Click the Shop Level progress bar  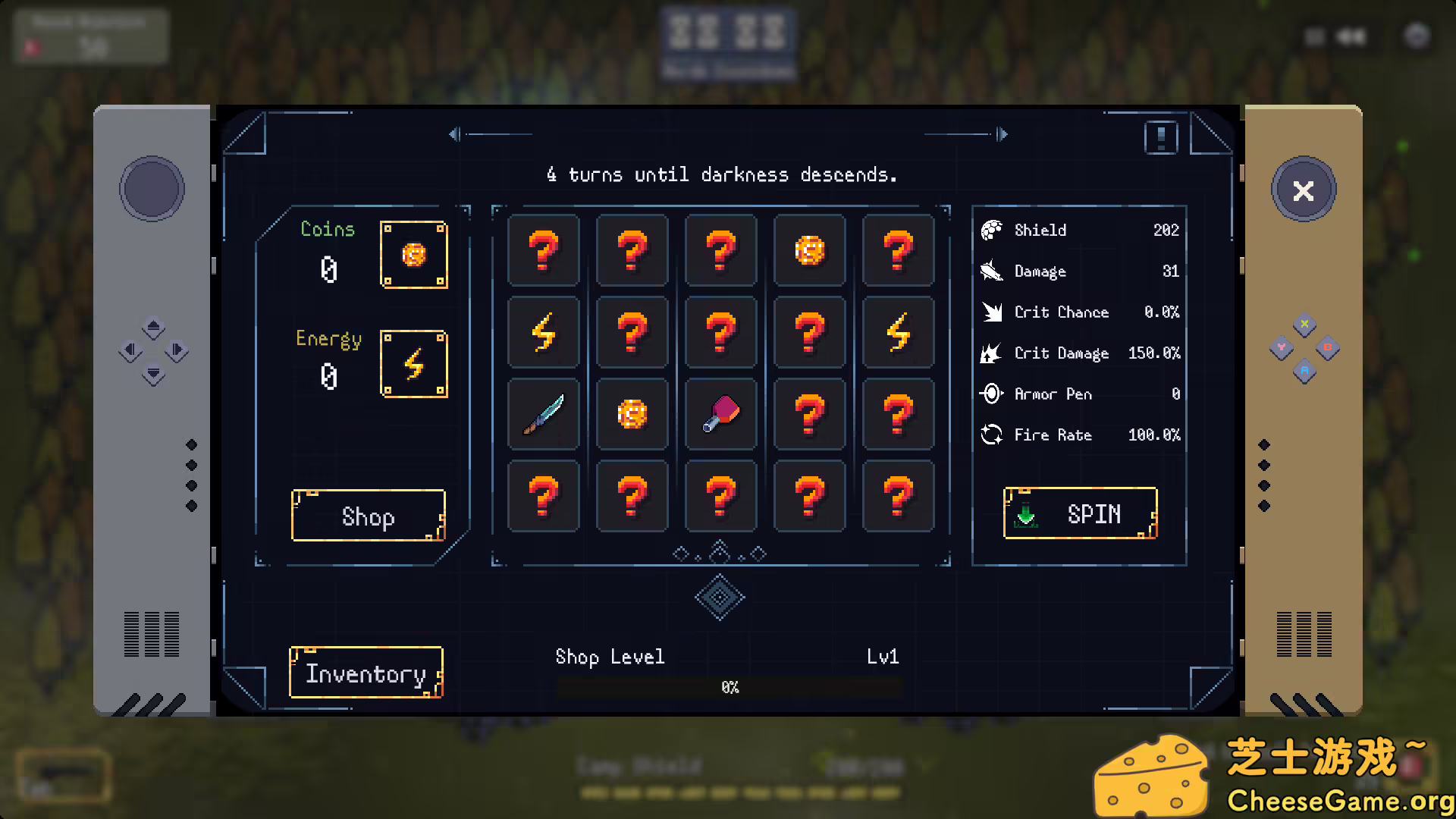[x=730, y=687]
